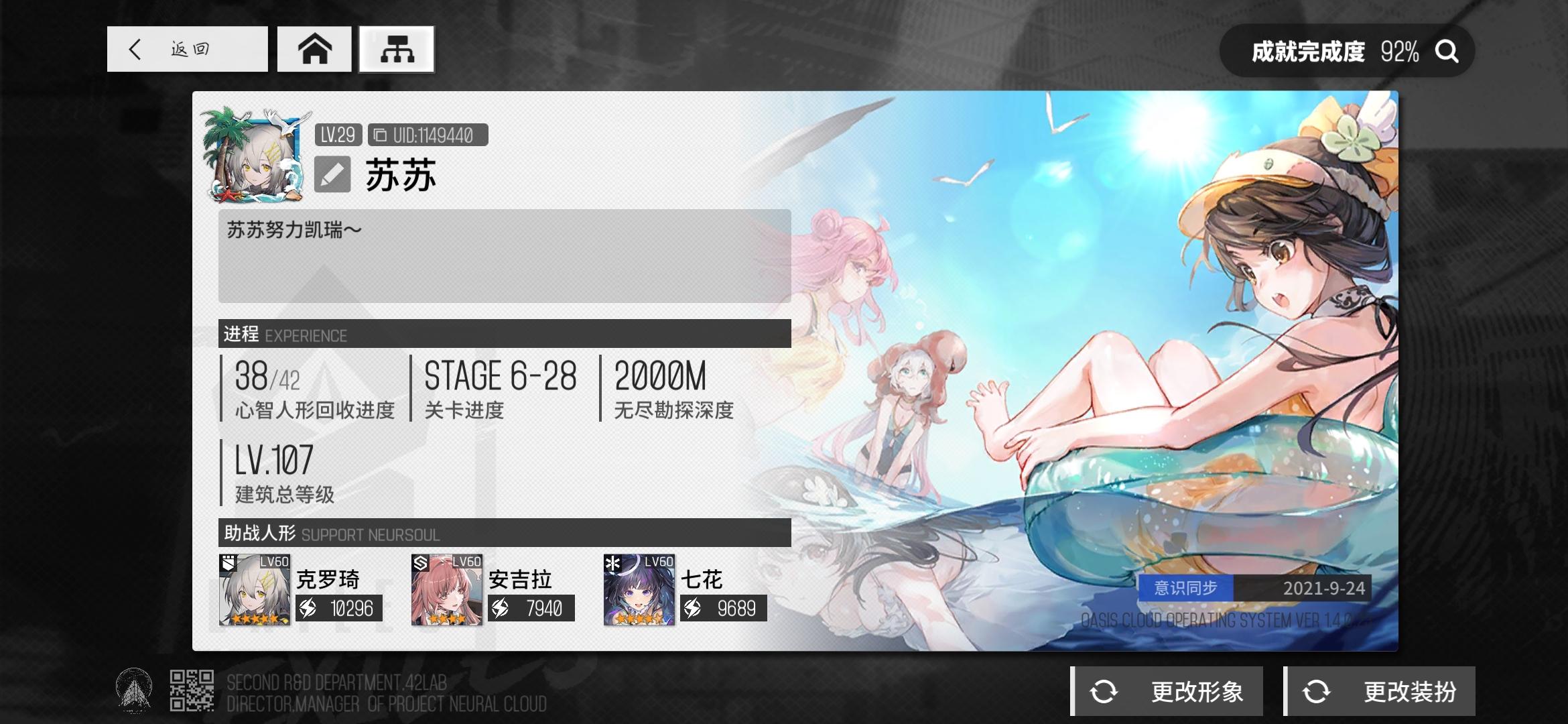The image size is (1568, 724).
Task: Click the search magnifier next to 成就完成度
Action: (1447, 50)
